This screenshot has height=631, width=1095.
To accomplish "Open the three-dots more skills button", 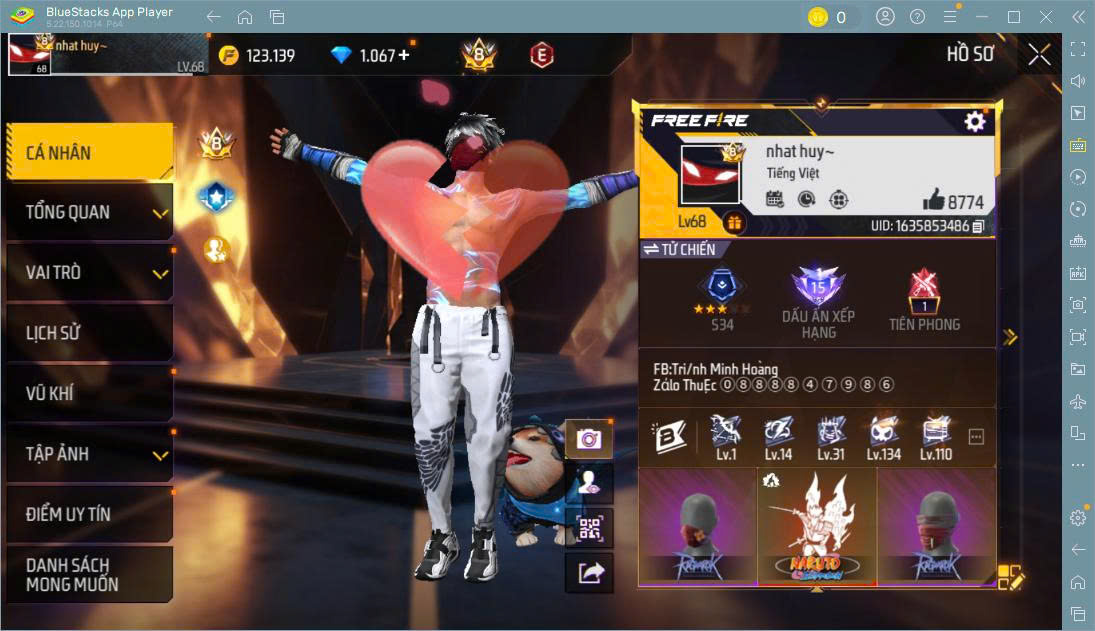I will pyautogui.click(x=977, y=437).
